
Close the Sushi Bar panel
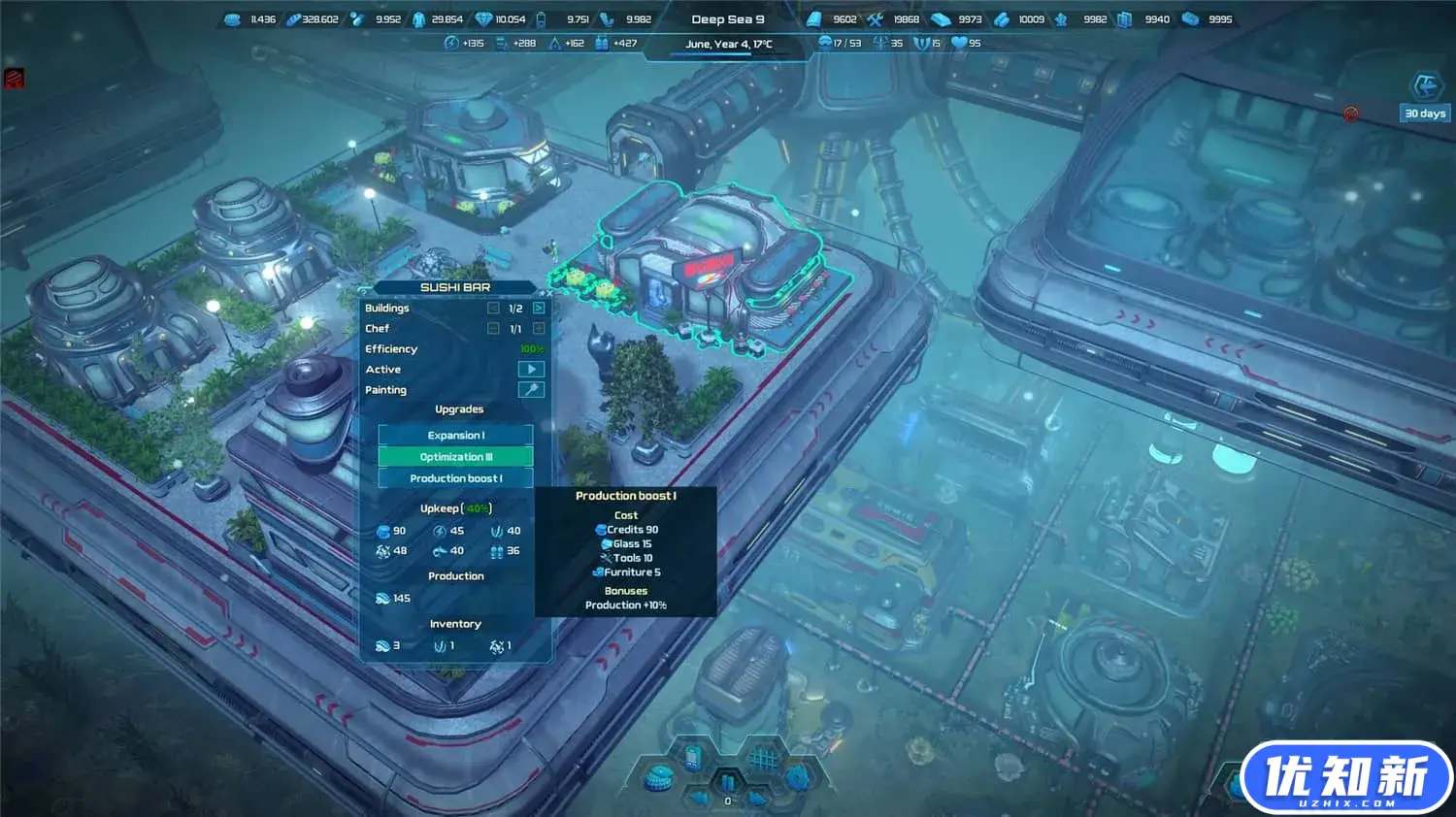pos(547,292)
